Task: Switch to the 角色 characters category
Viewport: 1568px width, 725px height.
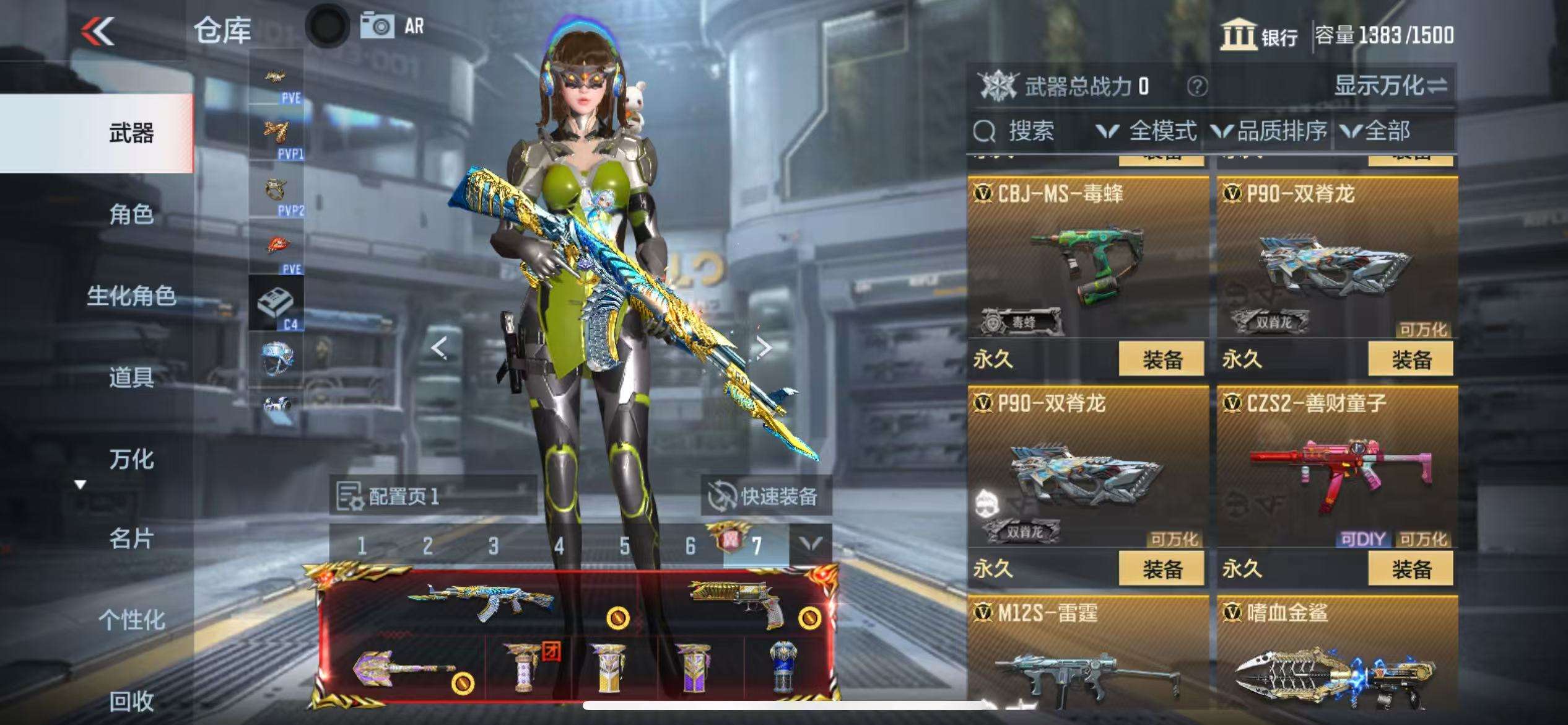Action: click(131, 214)
